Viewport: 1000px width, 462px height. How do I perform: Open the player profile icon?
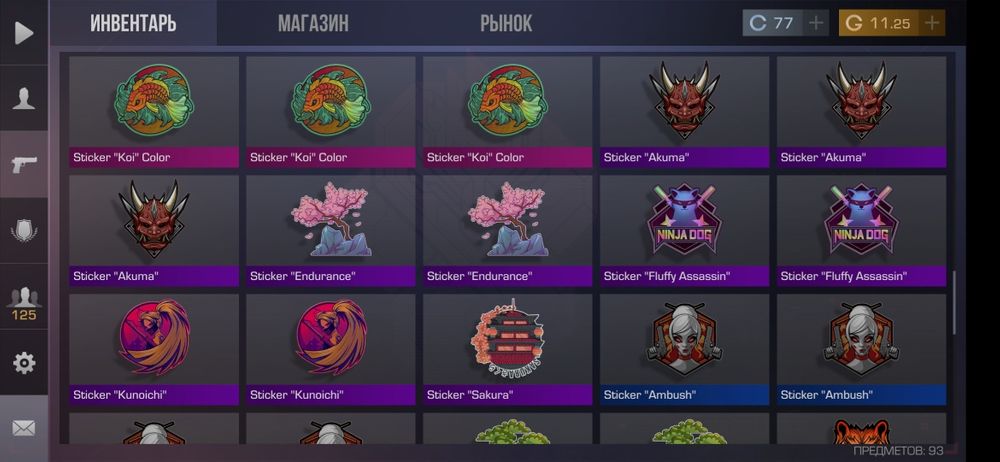[x=24, y=98]
